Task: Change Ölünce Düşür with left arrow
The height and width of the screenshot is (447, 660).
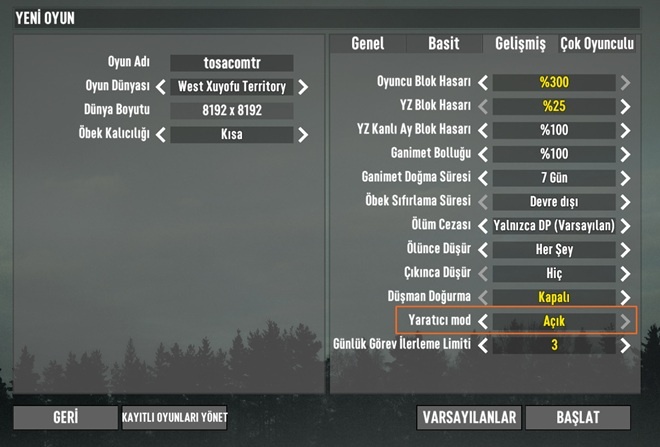Action: click(x=483, y=250)
